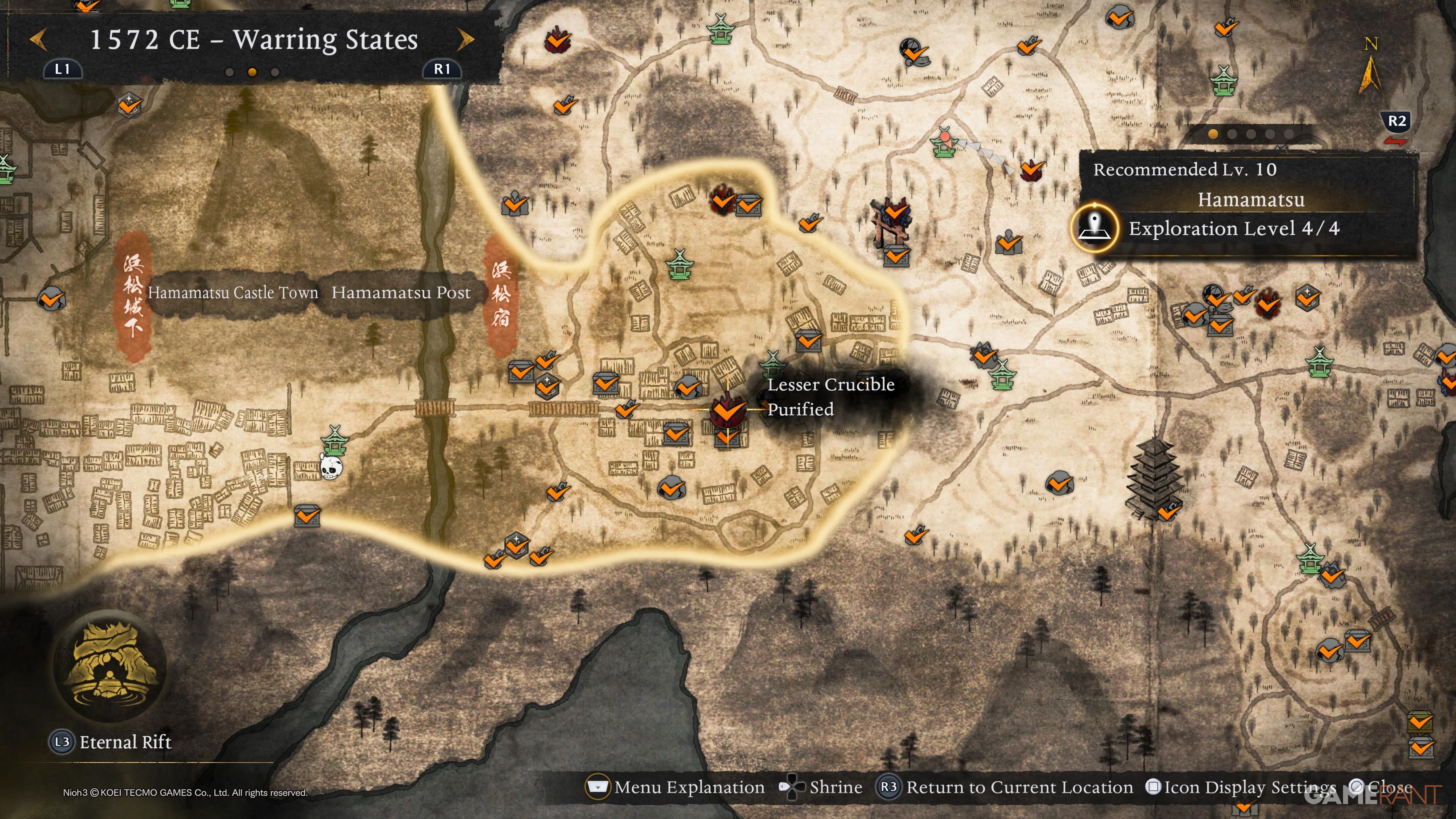Open the Shrine option in the bottom bar
Viewport: 1456px width, 819px height.
tap(835, 787)
